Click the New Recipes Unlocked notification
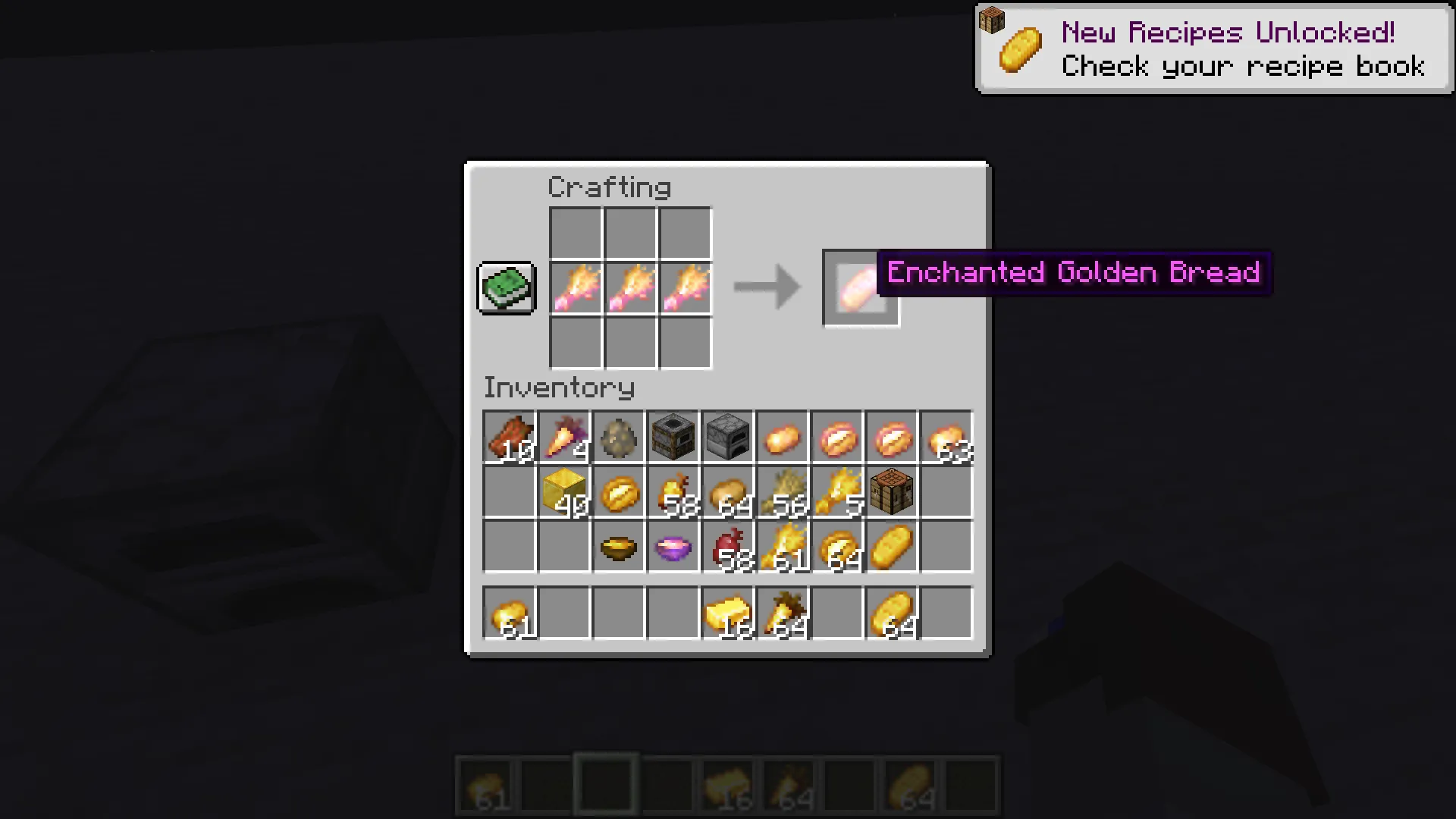The width and height of the screenshot is (1456, 819). coord(1213,48)
